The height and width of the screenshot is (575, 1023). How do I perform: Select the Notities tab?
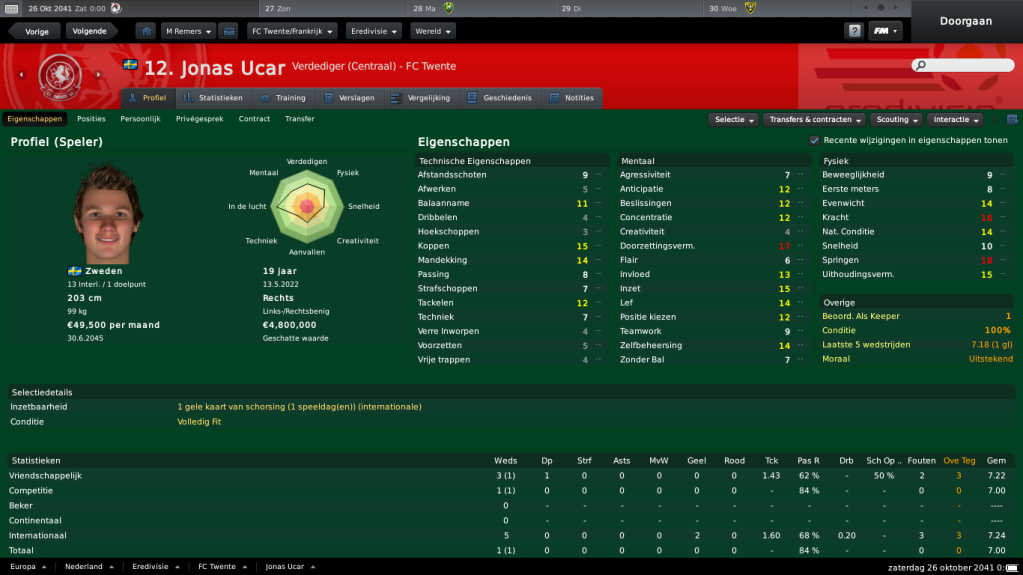571,98
